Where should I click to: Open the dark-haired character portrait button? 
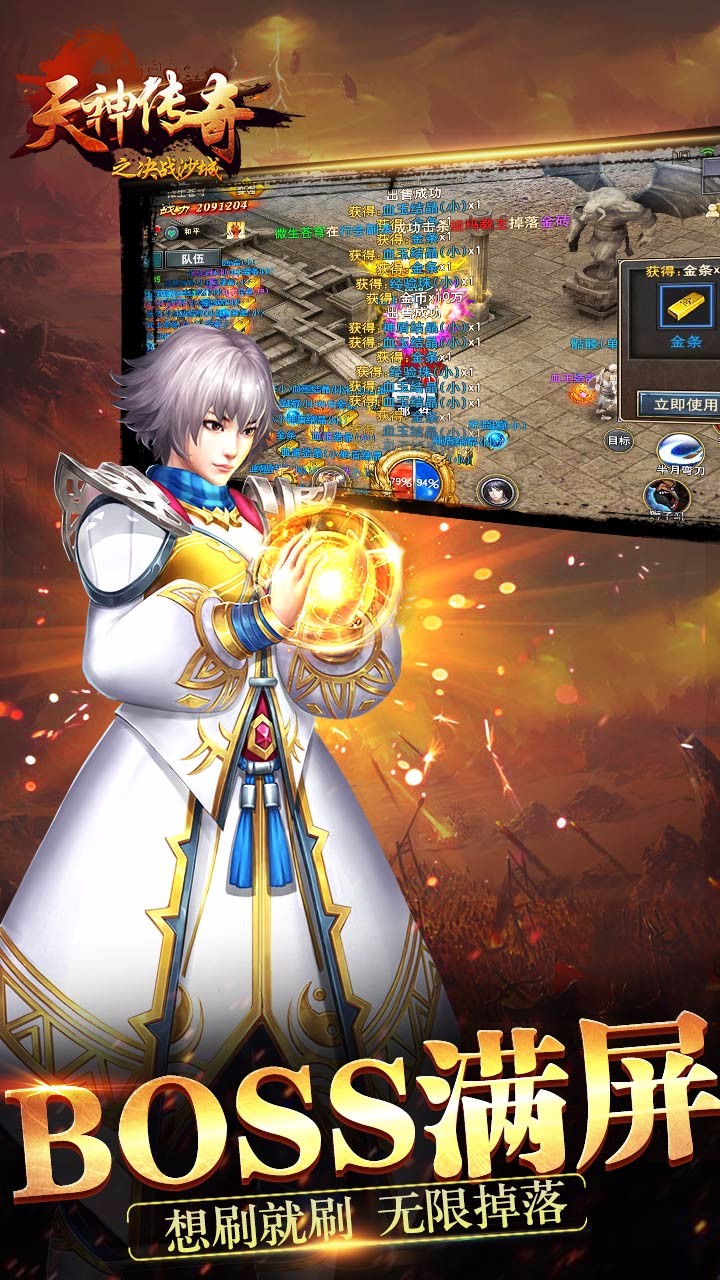coord(495,491)
